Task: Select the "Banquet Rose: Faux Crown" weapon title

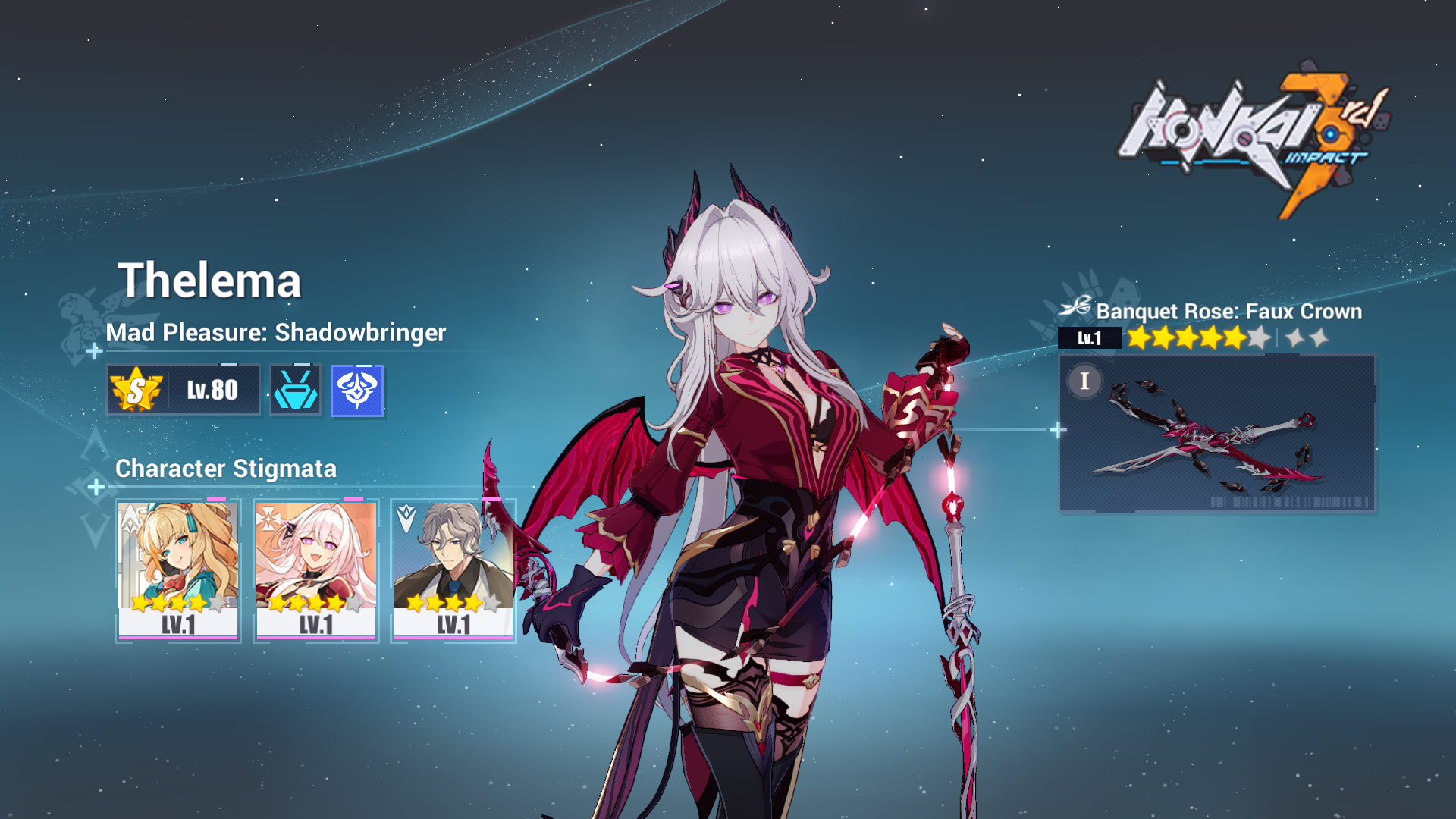Action: click(1228, 312)
